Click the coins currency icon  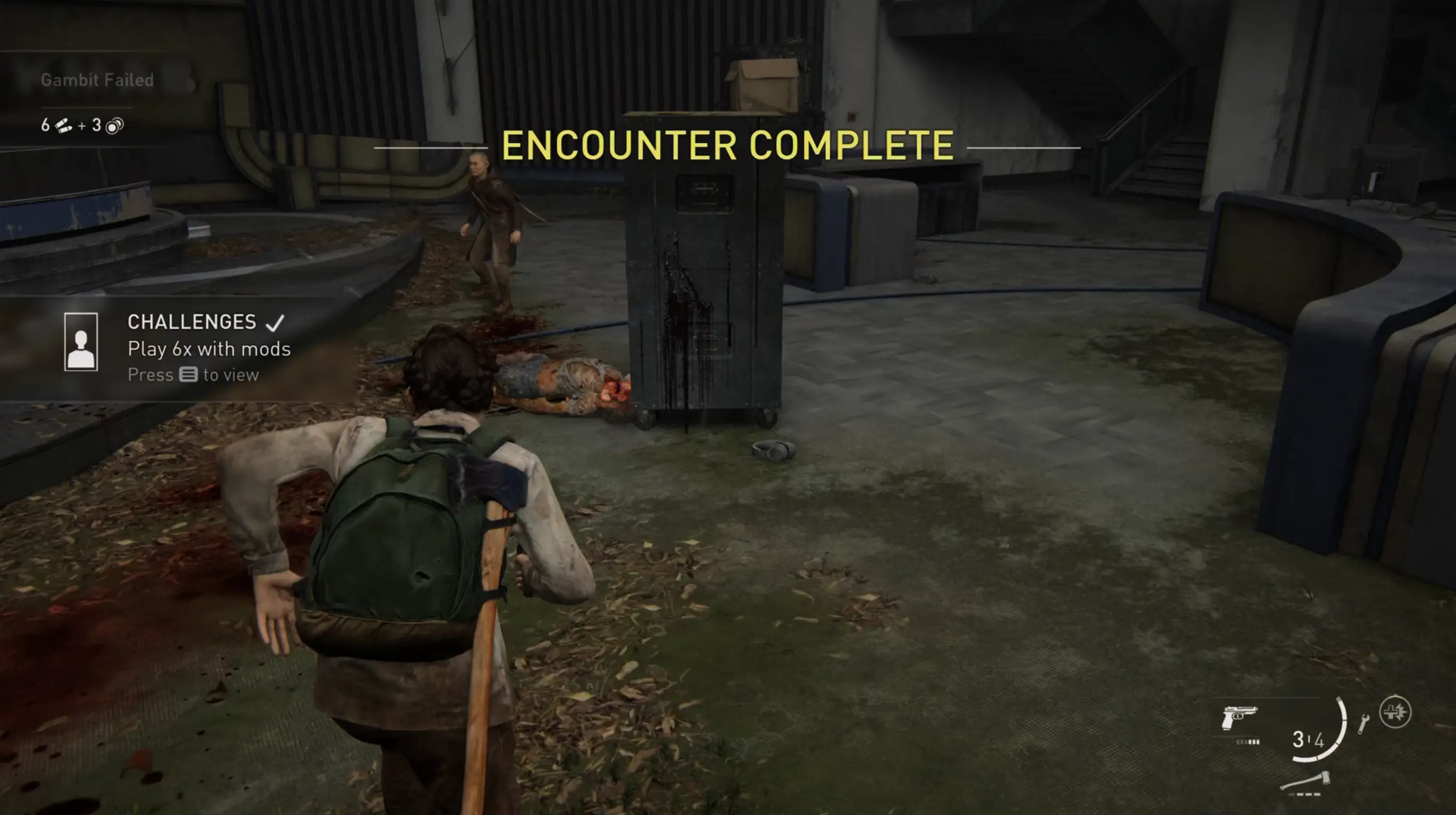(x=114, y=125)
